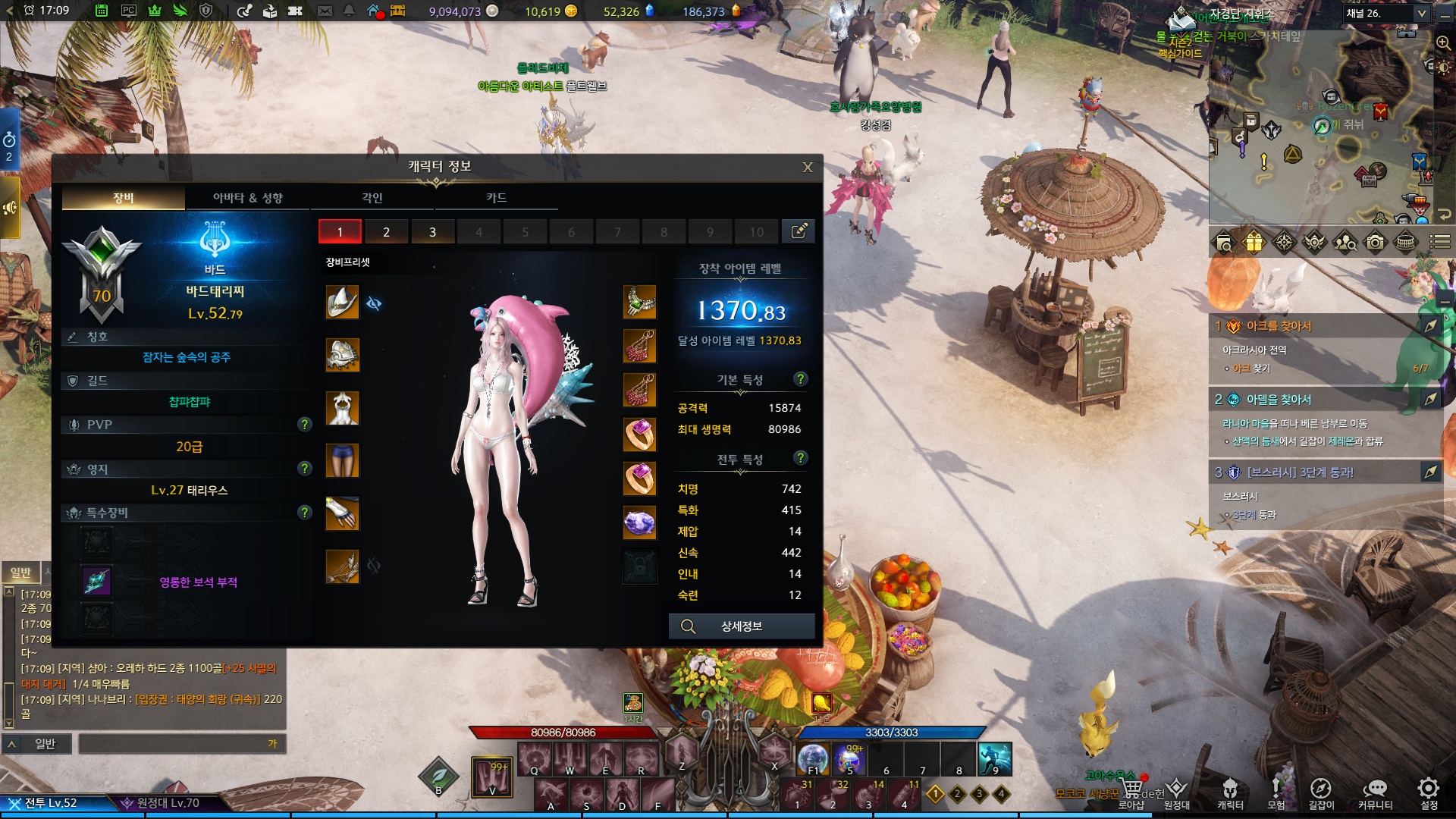Screen dimensions: 1456x819
Task: Open the 캐릭터 menu in bottom bar
Action: click(1230, 792)
